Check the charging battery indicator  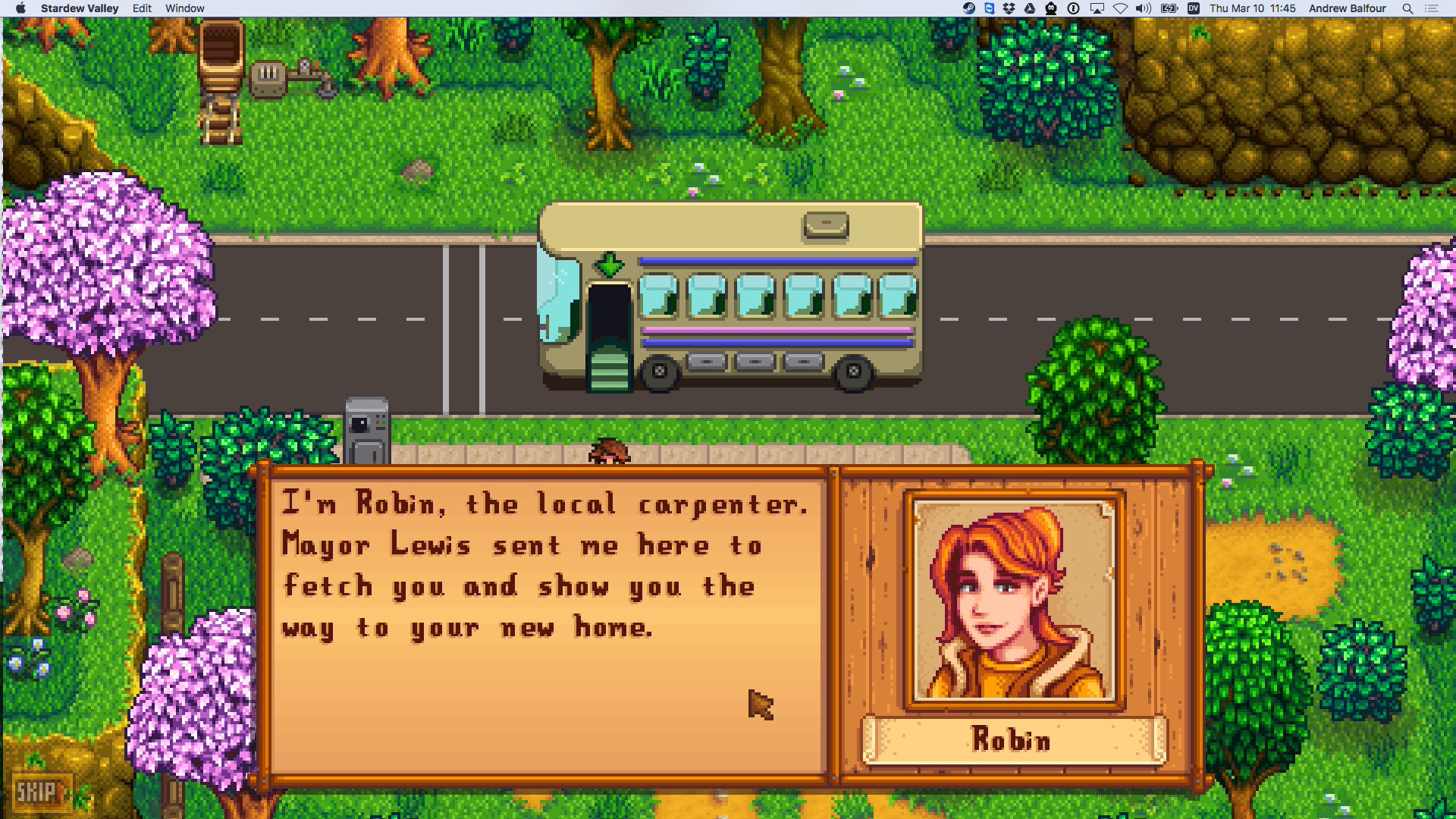[1169, 8]
